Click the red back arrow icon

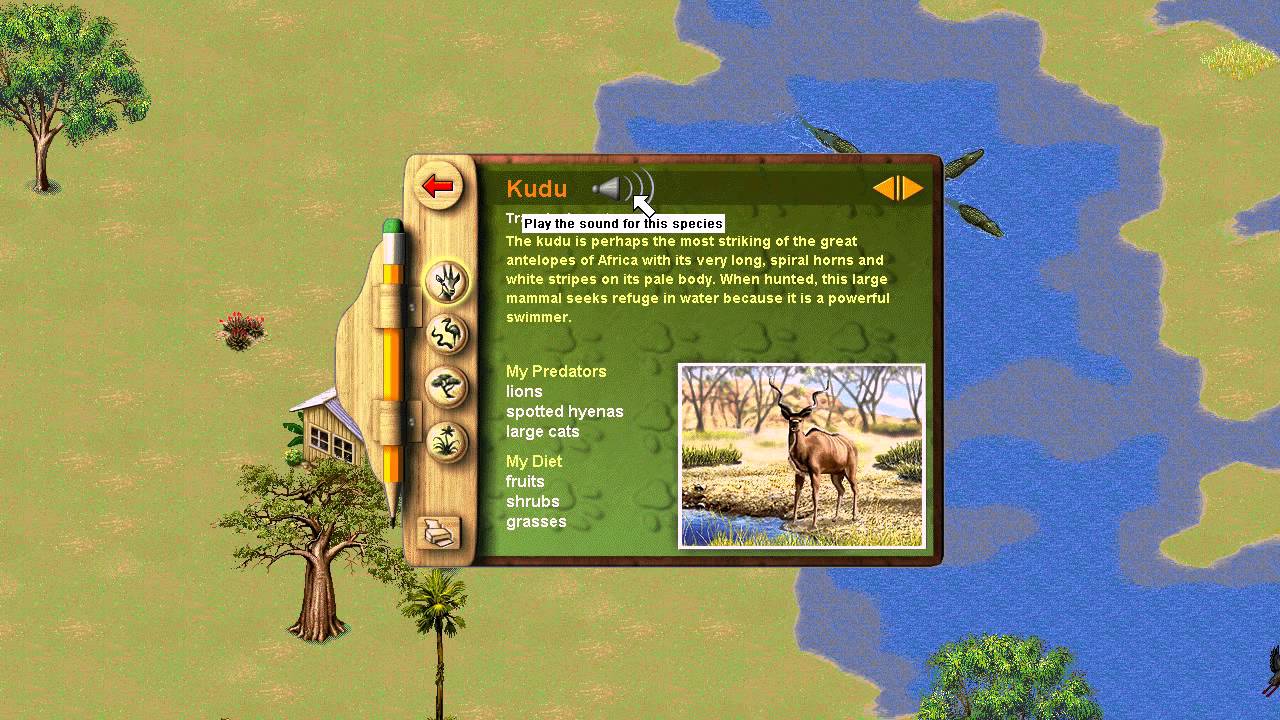pos(439,186)
